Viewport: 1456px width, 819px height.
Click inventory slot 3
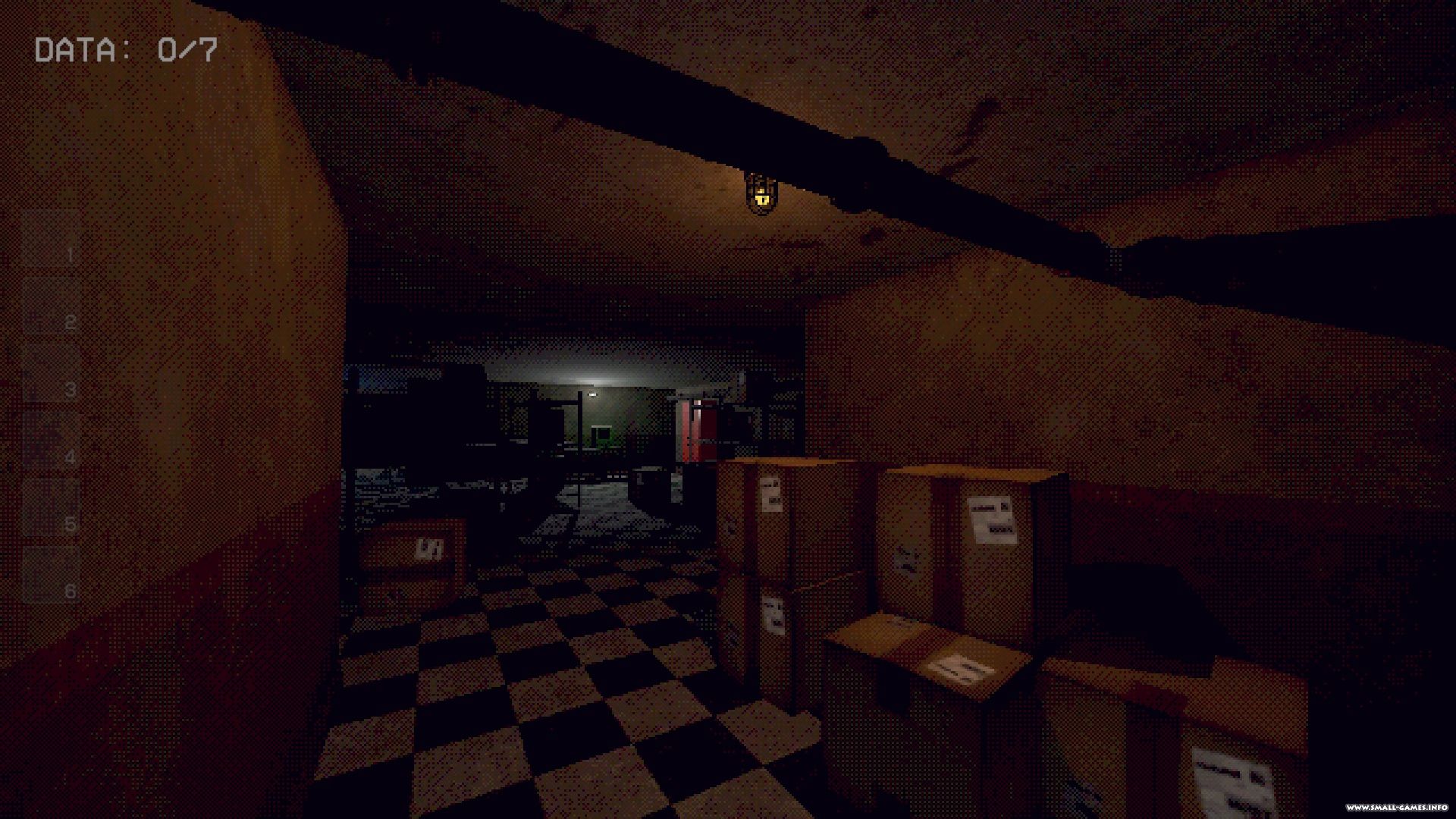(52, 373)
